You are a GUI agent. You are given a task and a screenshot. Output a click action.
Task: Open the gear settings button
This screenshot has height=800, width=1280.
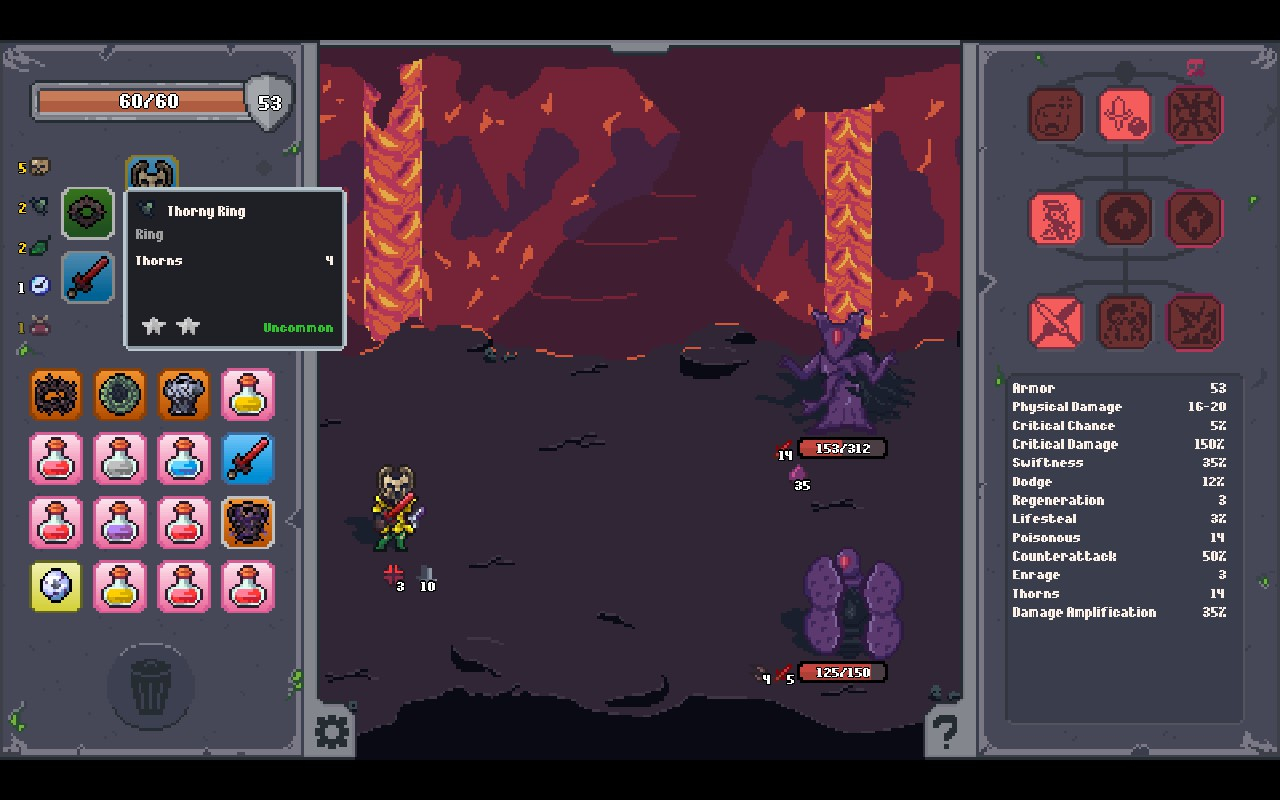332,732
